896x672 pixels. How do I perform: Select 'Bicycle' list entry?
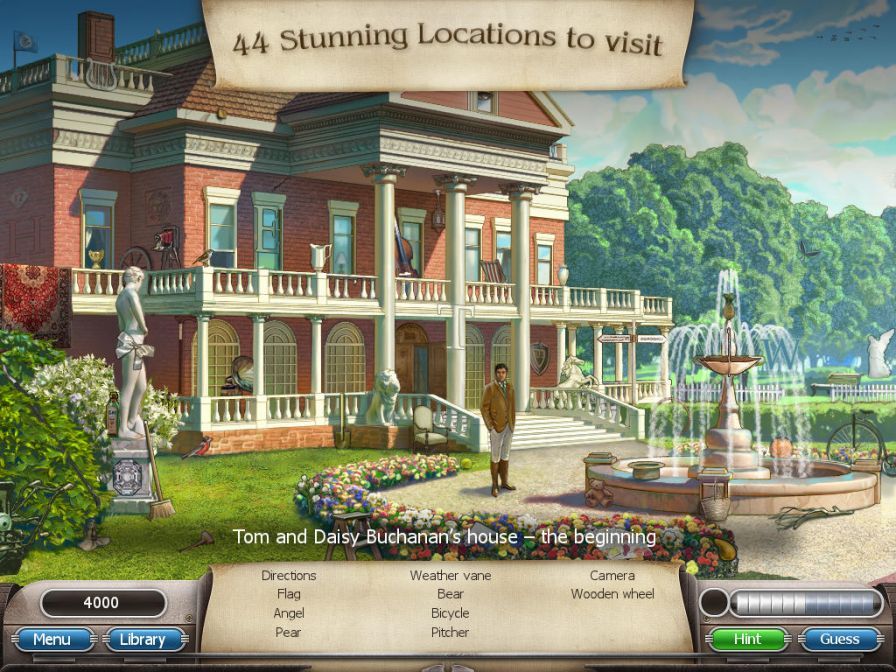point(450,613)
